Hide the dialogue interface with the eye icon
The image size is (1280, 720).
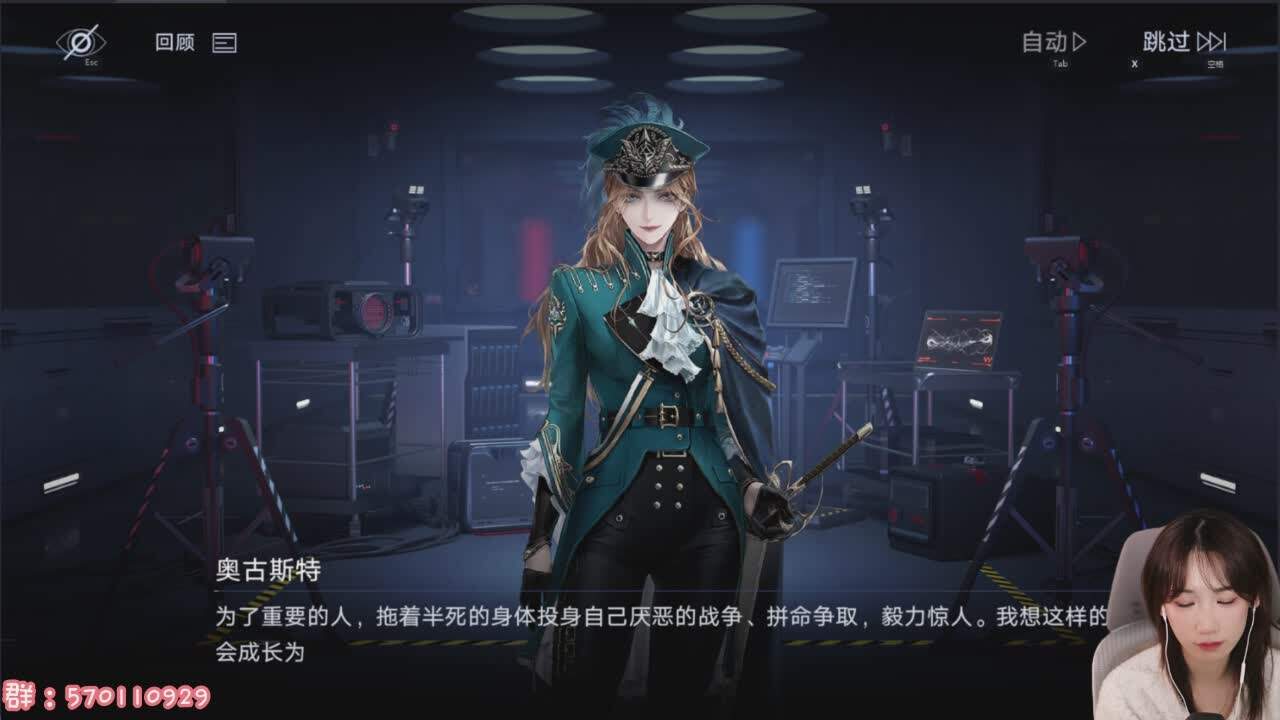(x=80, y=42)
